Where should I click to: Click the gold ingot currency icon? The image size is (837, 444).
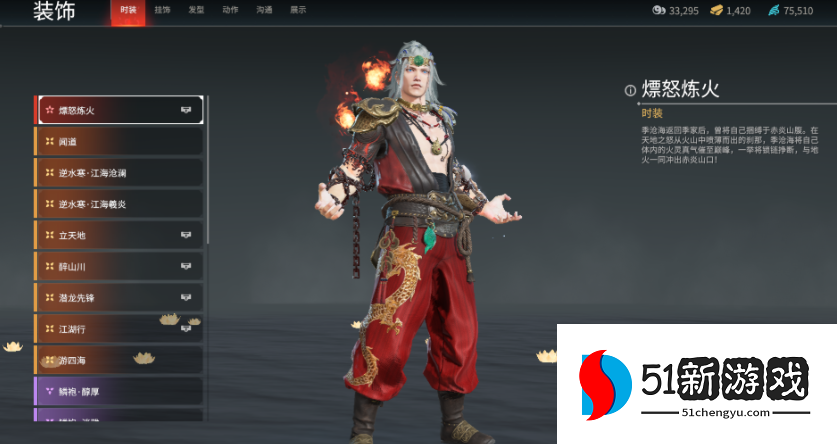pos(716,11)
